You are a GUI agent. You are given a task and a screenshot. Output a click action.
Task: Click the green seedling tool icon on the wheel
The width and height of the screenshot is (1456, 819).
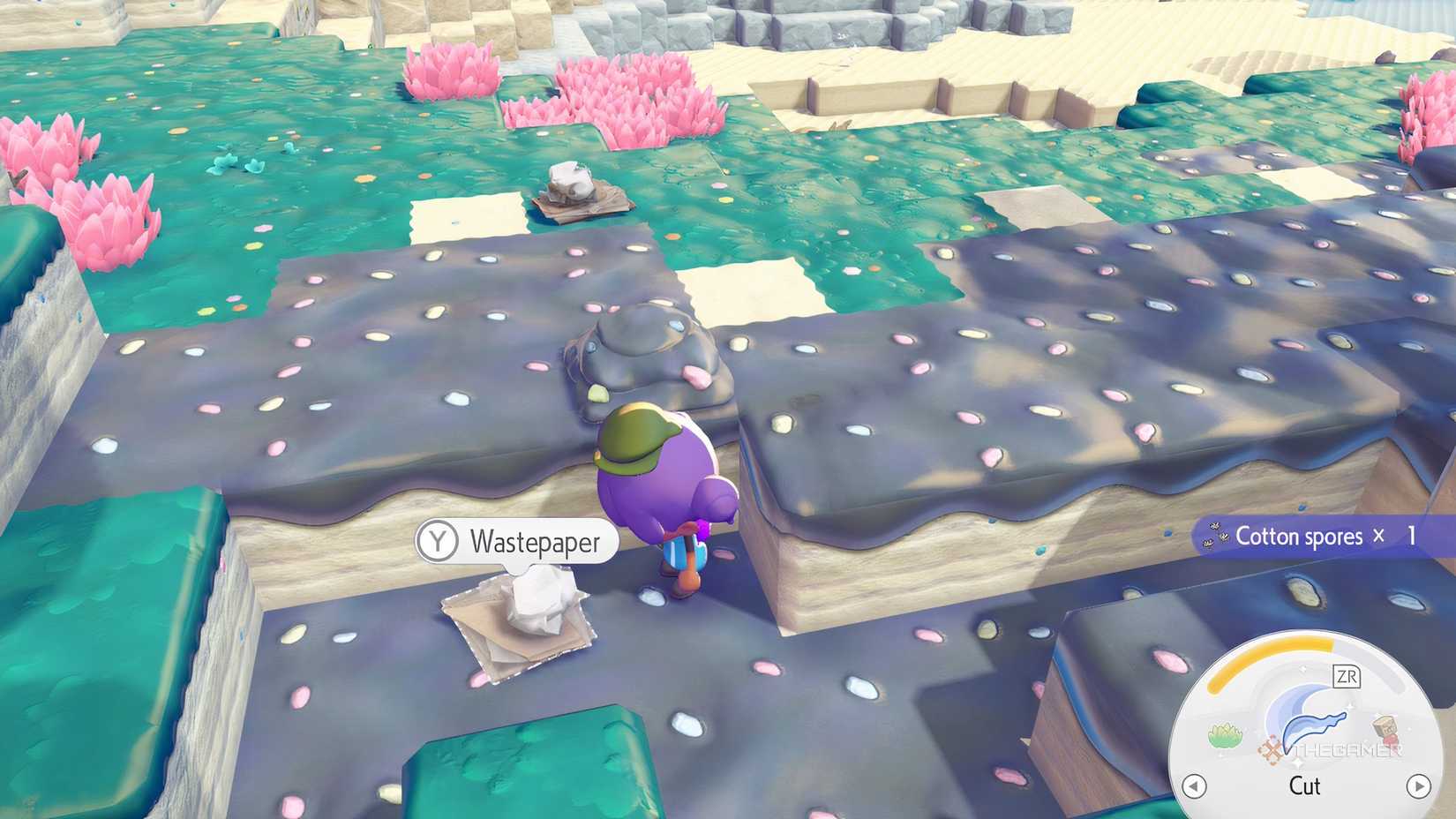point(1226,733)
